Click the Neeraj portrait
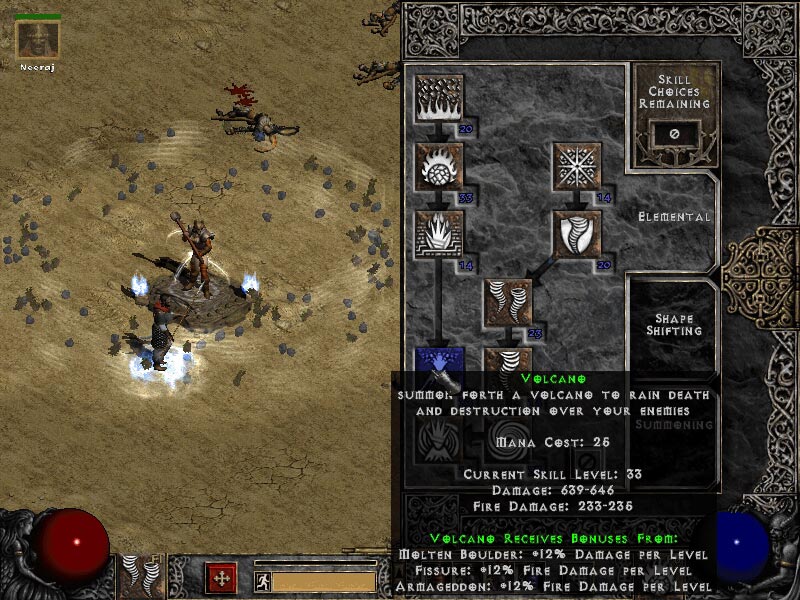Screen dimensions: 800x600 click(x=38, y=40)
